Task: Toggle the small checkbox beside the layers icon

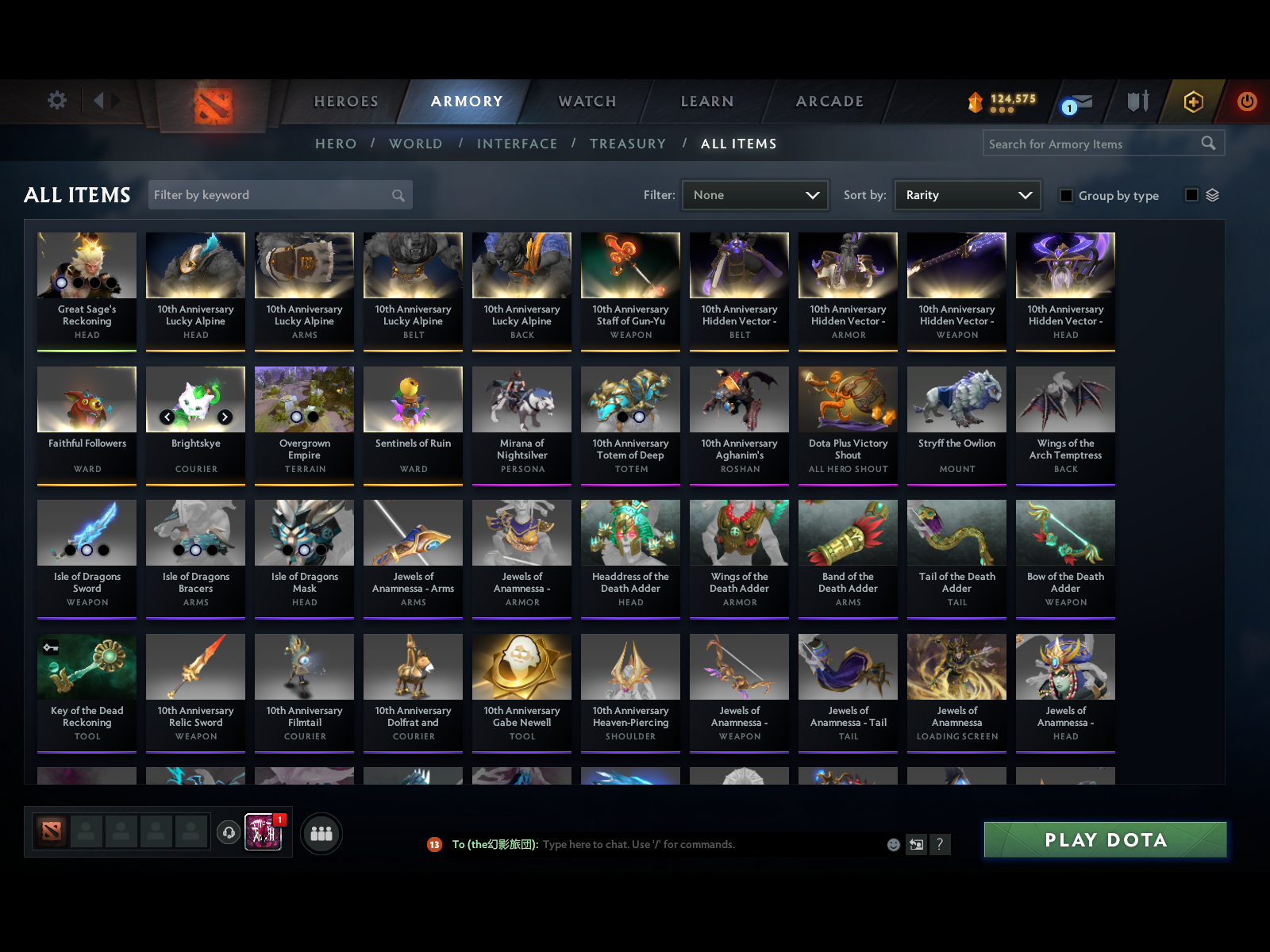Action: pyautogui.click(x=1191, y=194)
